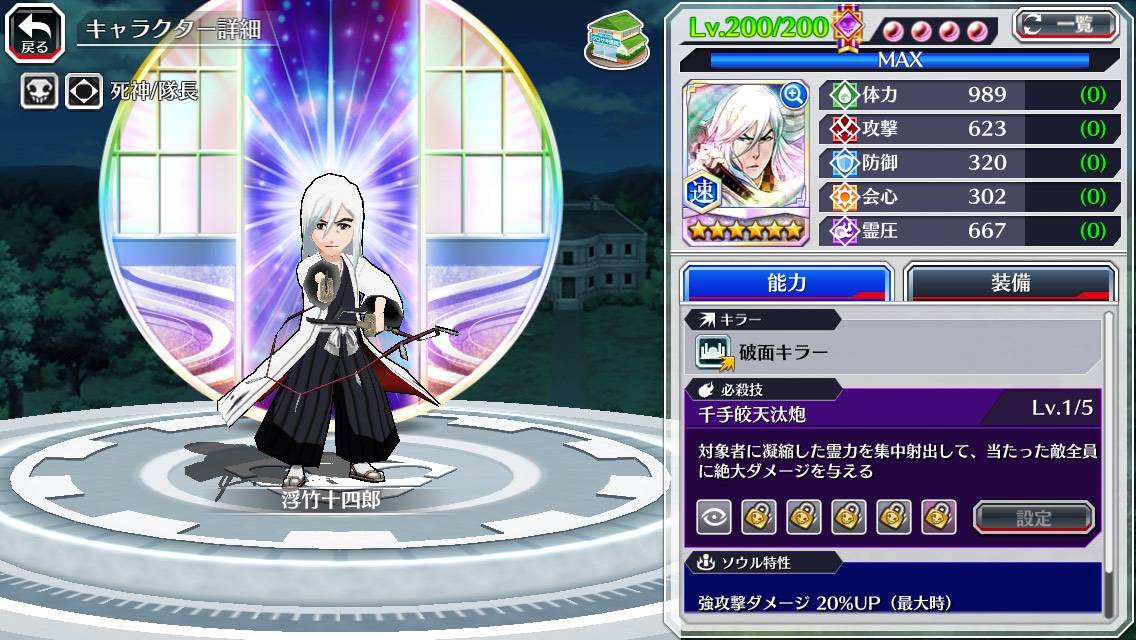
Task: Click the ability panel scrollbar
Action: (x=1109, y=465)
